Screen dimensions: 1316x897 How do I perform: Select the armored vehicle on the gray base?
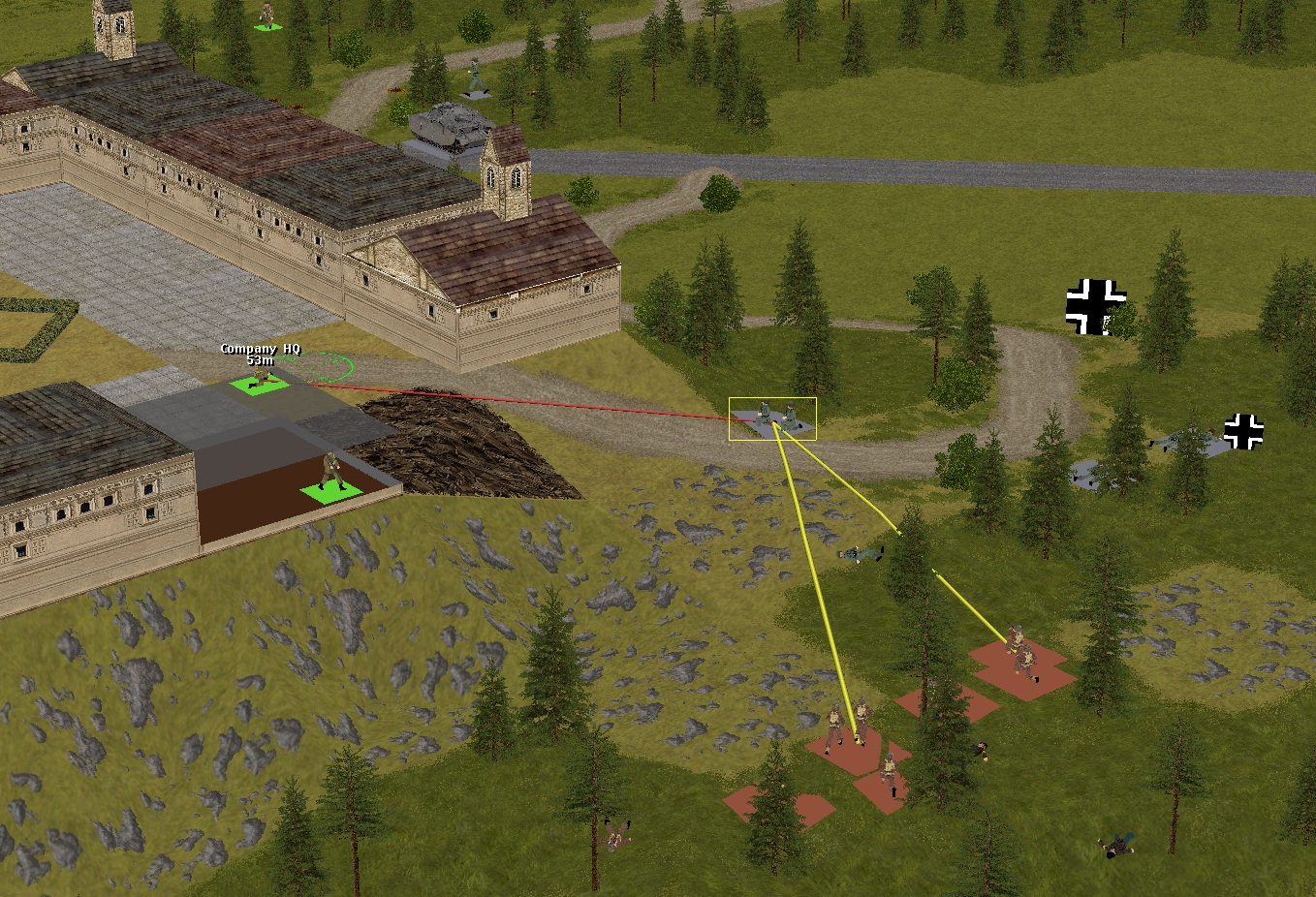(x=446, y=125)
